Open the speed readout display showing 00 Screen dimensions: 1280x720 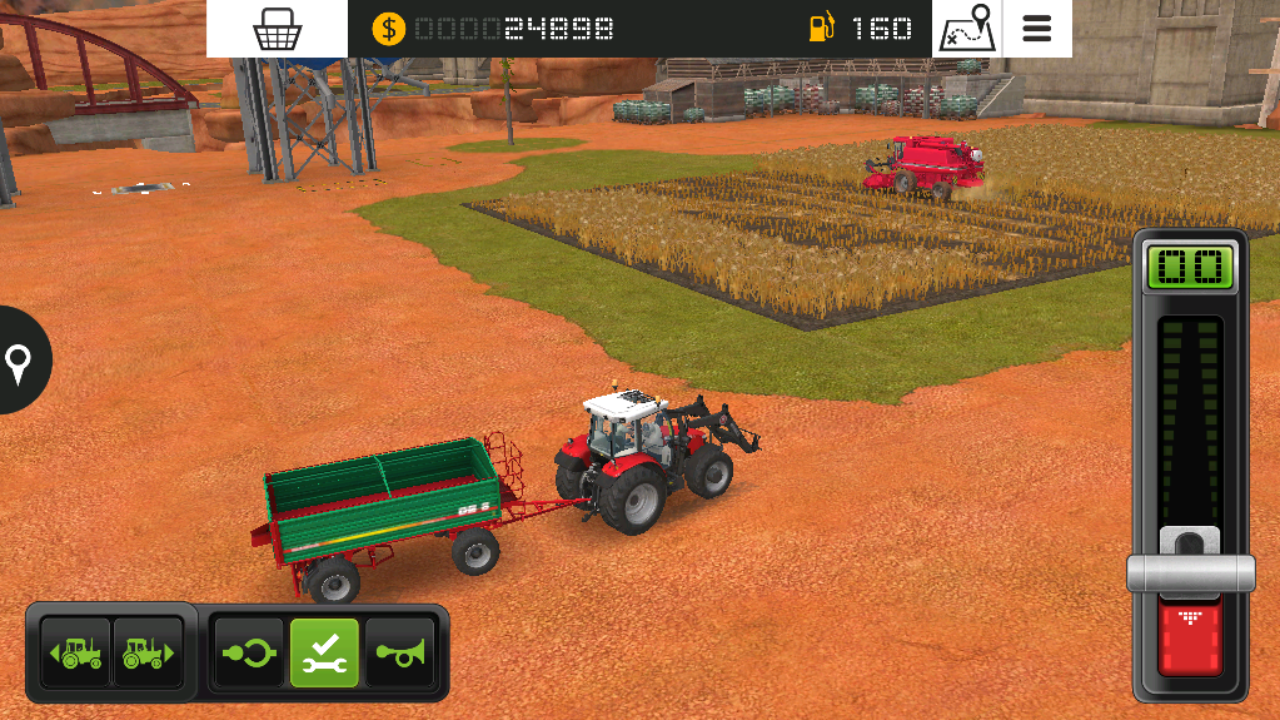(1191, 268)
